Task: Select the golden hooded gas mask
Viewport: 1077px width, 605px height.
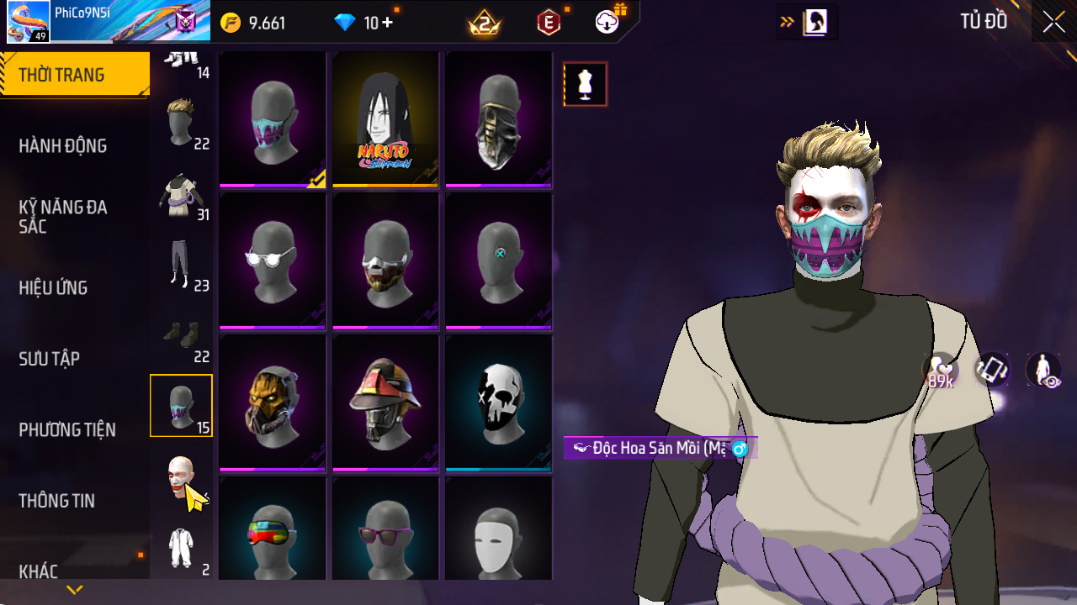Action: pos(272,402)
